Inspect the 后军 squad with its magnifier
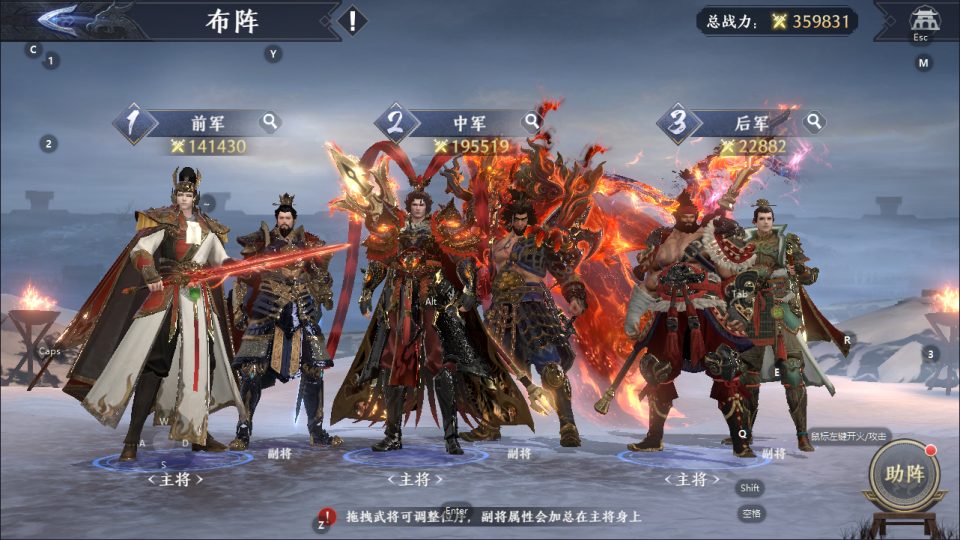 pos(815,122)
